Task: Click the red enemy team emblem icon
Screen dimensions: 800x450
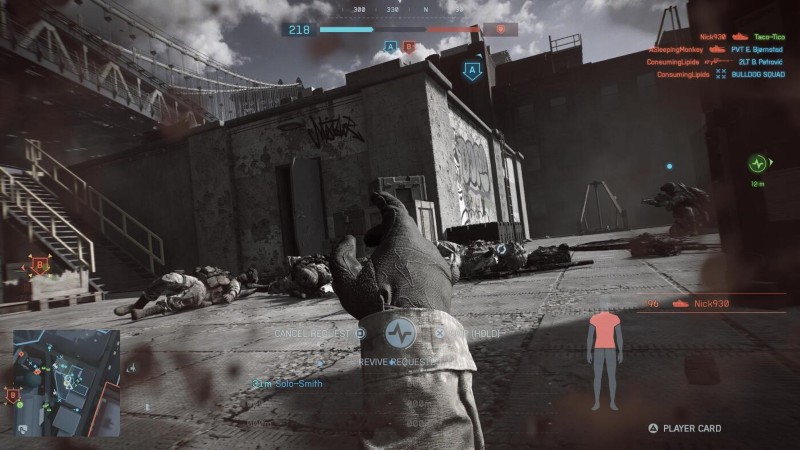Action: (x=500, y=29)
